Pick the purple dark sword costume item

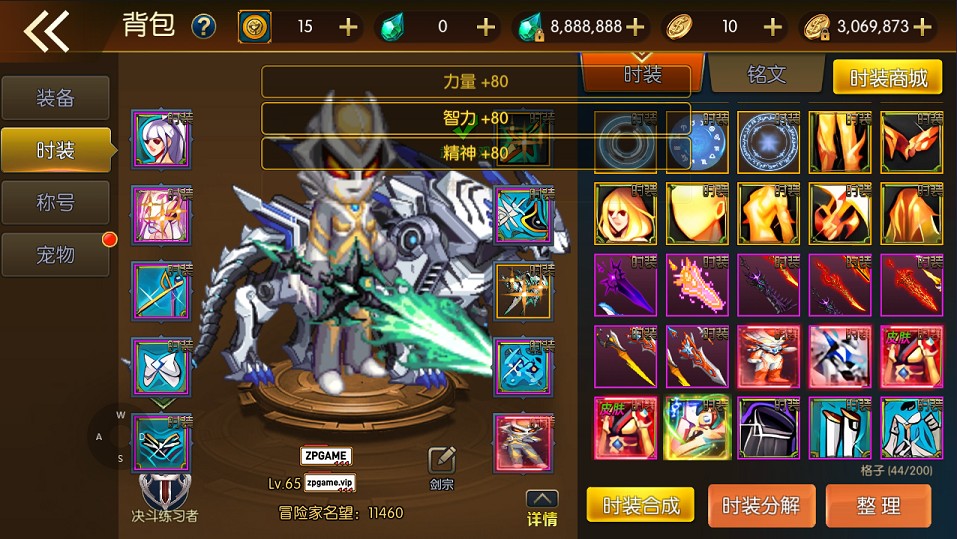click(x=626, y=286)
